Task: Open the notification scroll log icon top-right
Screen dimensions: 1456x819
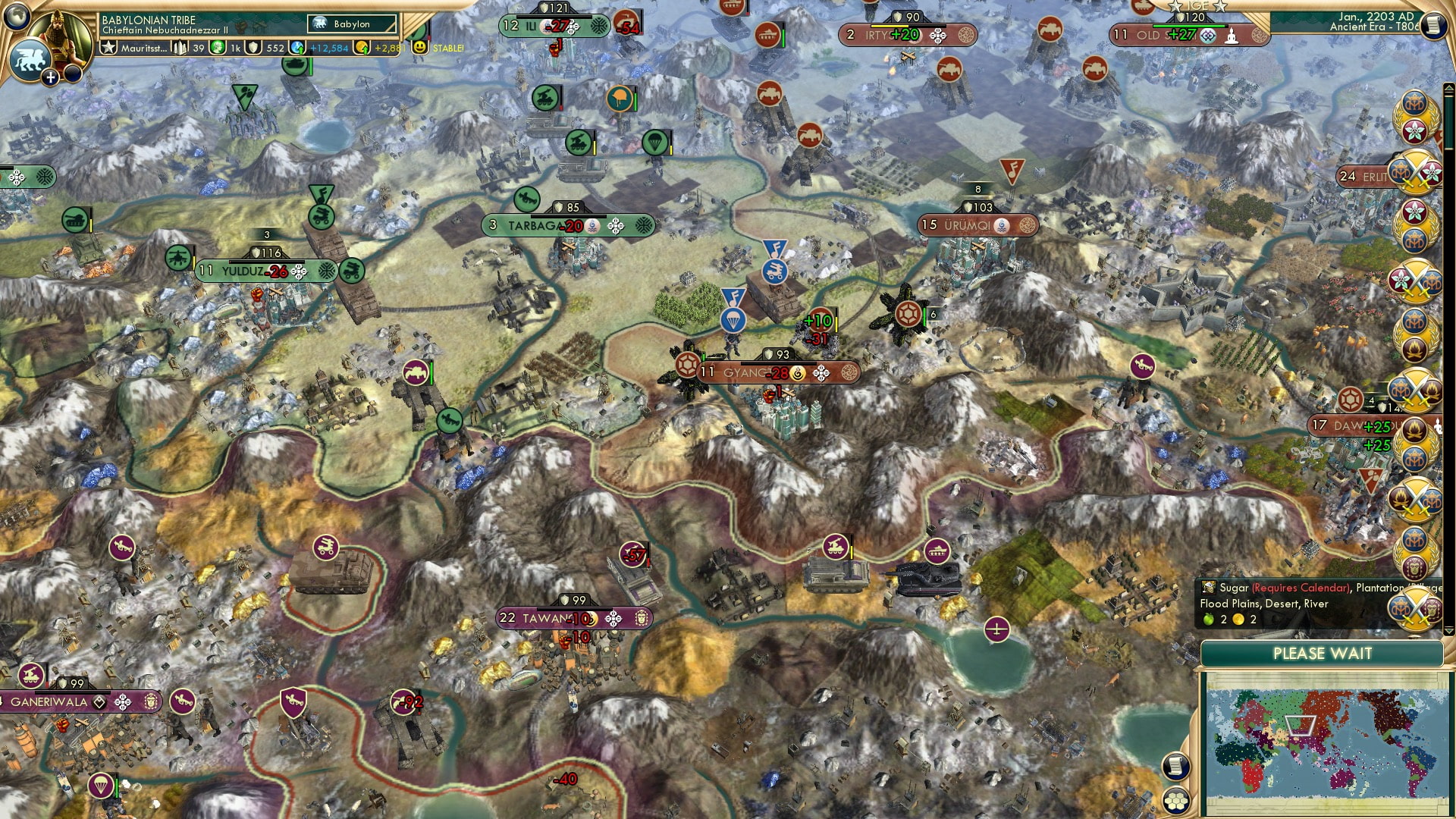Action: pos(1433,24)
